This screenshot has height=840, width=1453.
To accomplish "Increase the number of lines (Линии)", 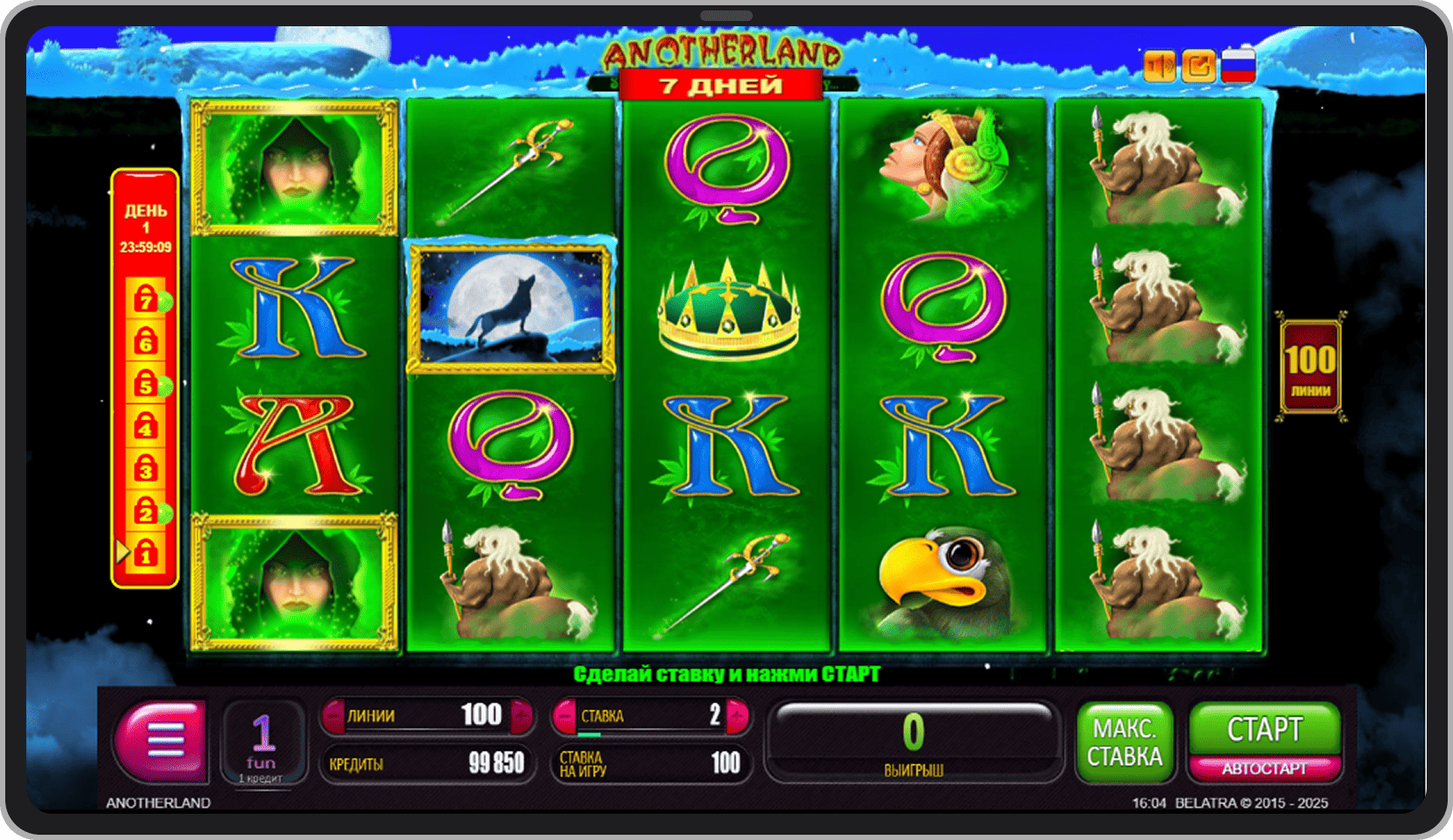I will [522, 716].
